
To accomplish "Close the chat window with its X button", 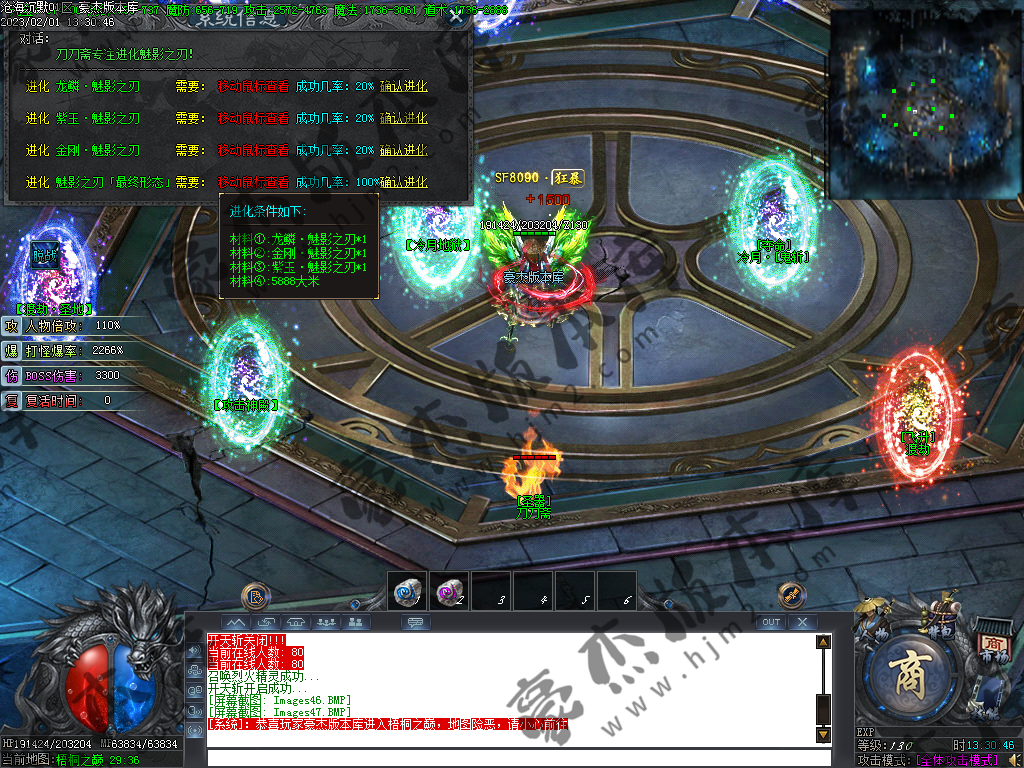I will tap(802, 622).
